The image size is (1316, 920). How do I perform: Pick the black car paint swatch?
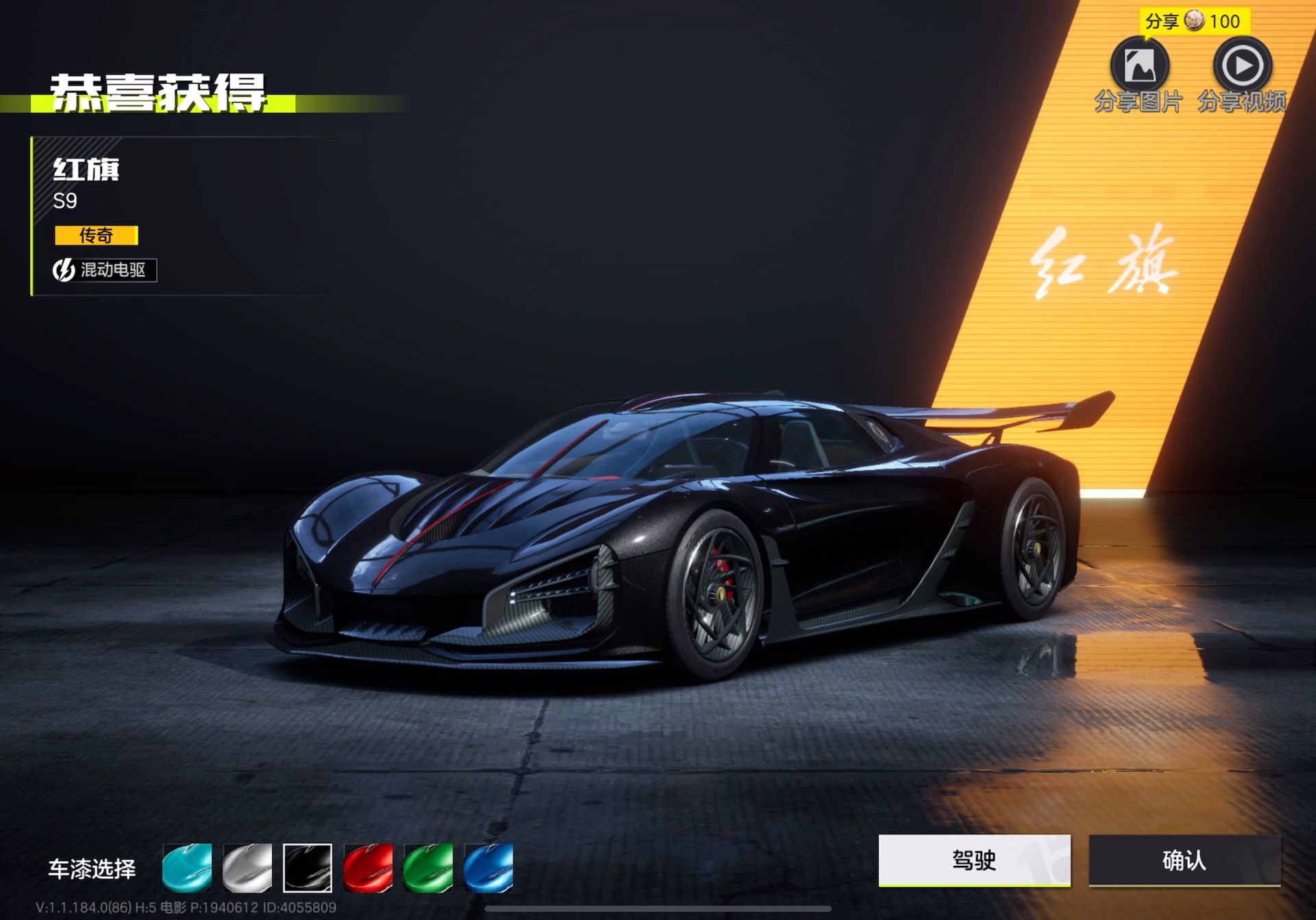pos(308,868)
